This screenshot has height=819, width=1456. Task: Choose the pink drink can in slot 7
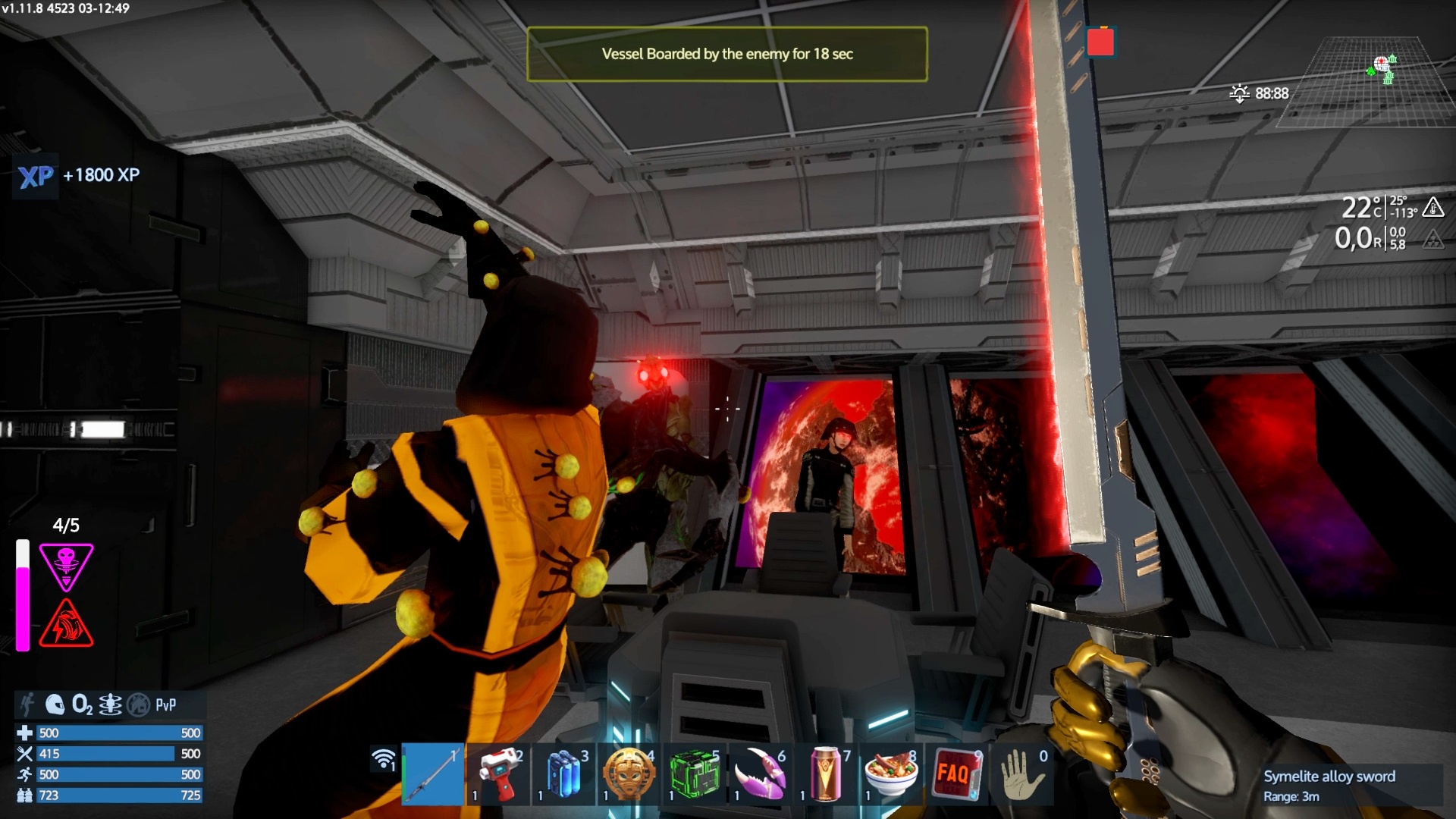[825, 773]
